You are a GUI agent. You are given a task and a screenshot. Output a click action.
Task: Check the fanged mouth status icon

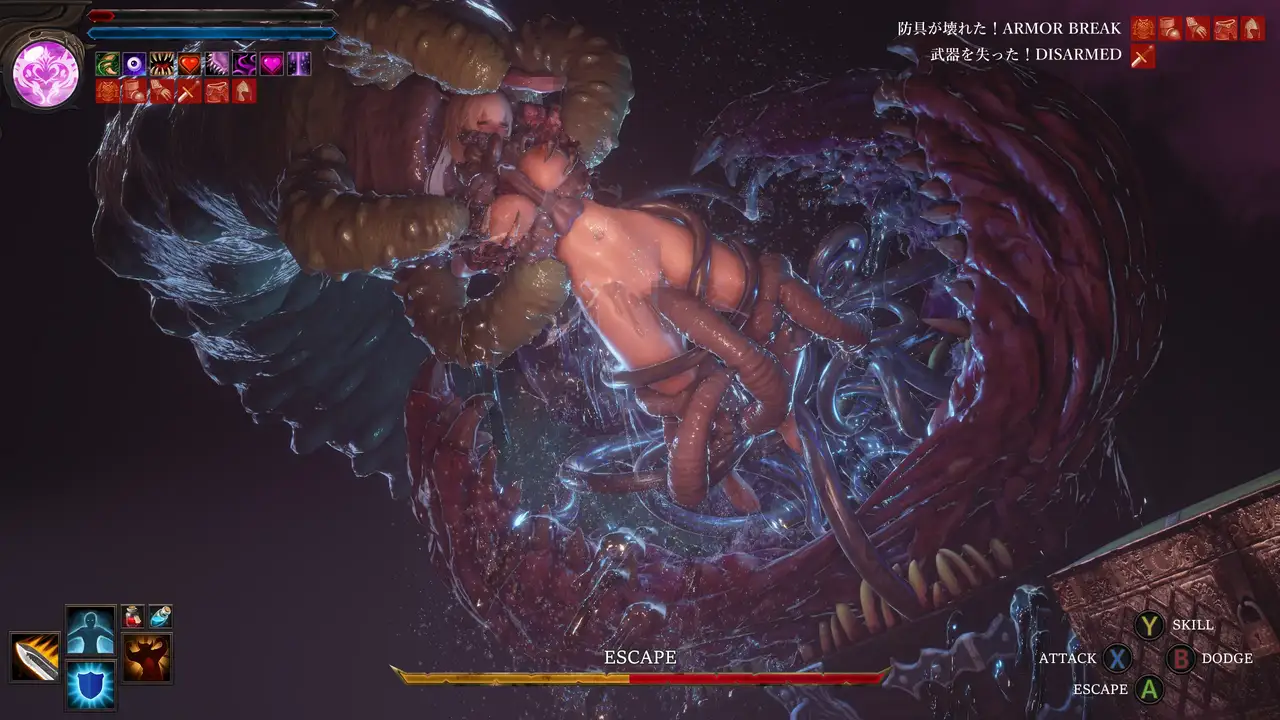(x=162, y=64)
